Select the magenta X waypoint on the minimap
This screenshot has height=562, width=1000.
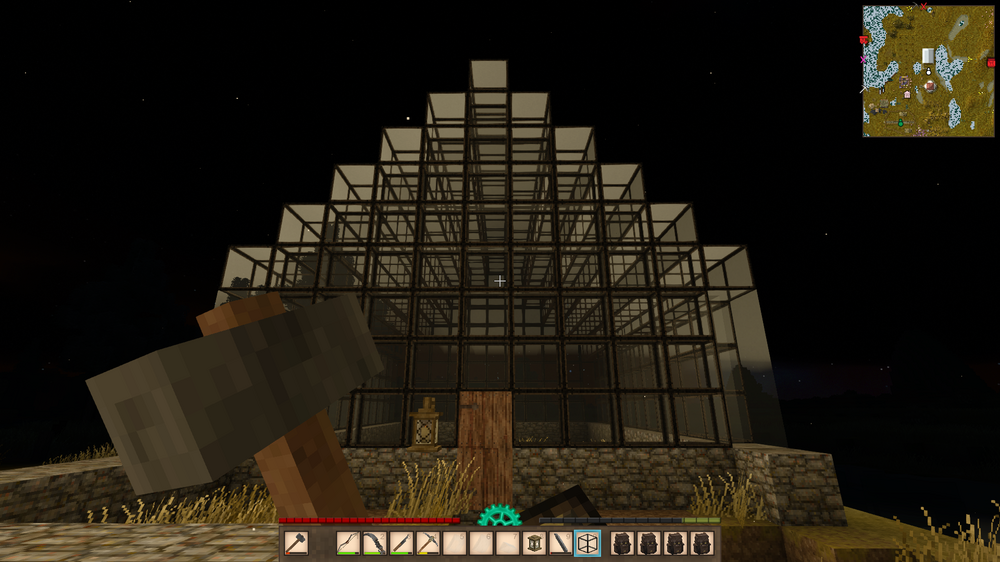click(x=863, y=60)
